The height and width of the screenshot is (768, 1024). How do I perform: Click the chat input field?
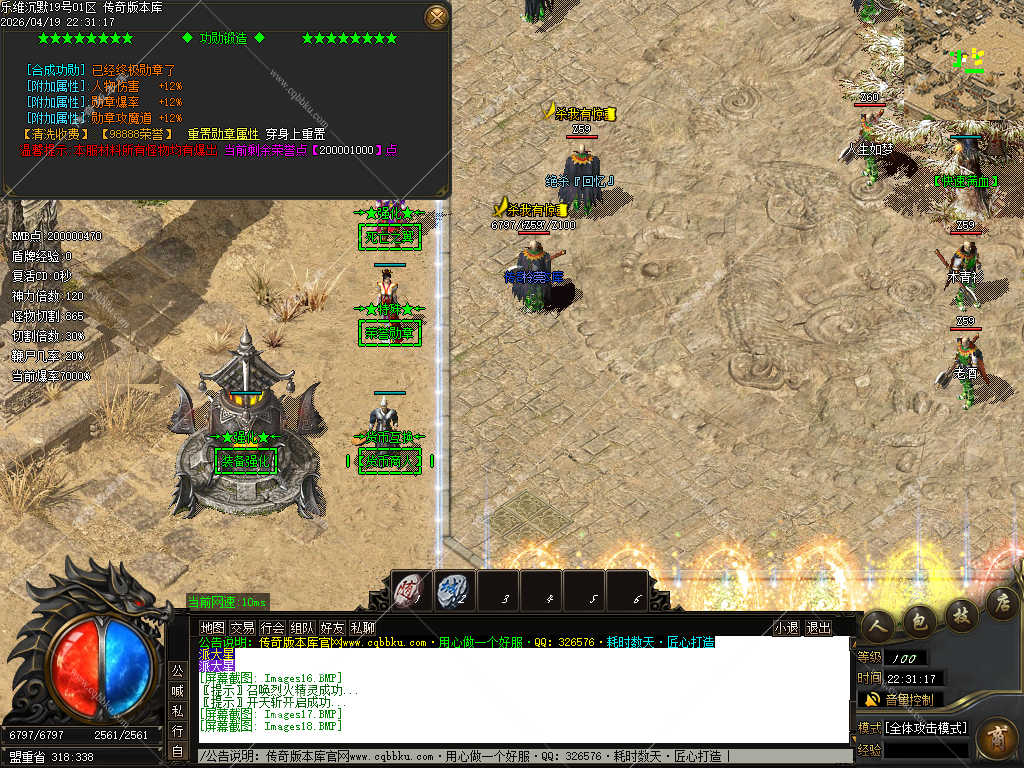click(x=520, y=757)
